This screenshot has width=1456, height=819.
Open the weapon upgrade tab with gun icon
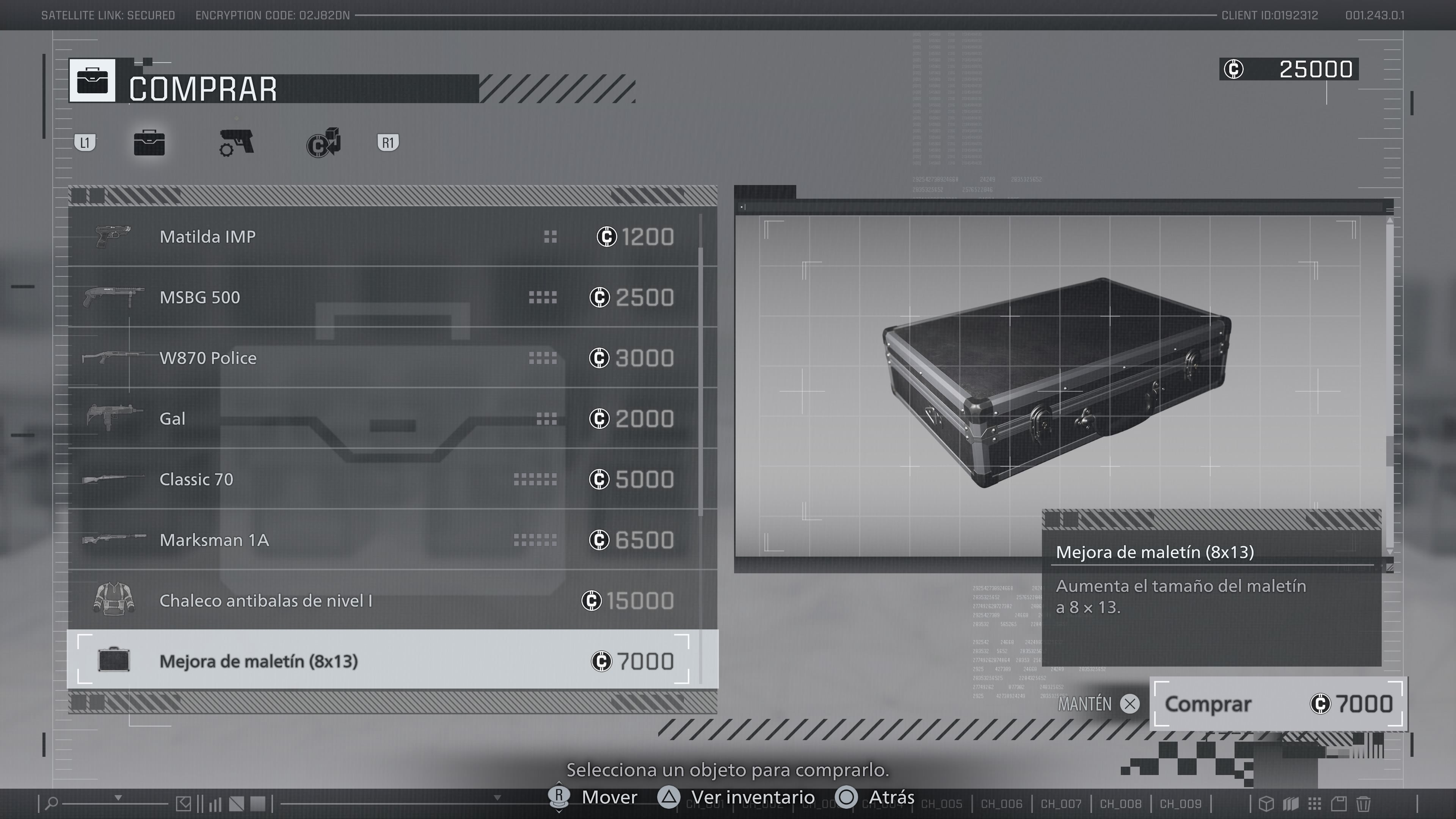tap(236, 143)
